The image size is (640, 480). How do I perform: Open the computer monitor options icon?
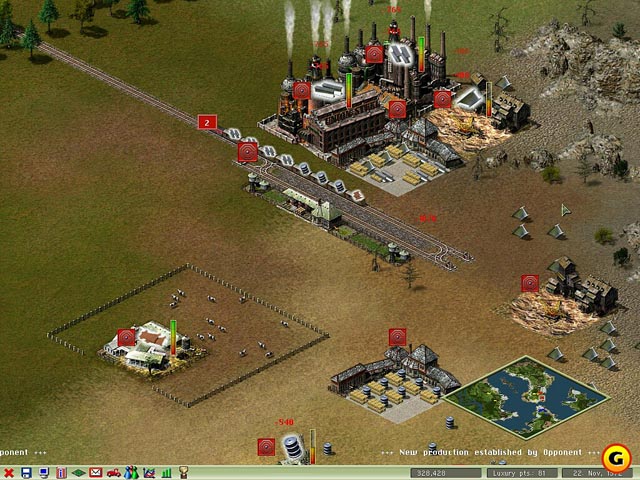click(x=43, y=472)
